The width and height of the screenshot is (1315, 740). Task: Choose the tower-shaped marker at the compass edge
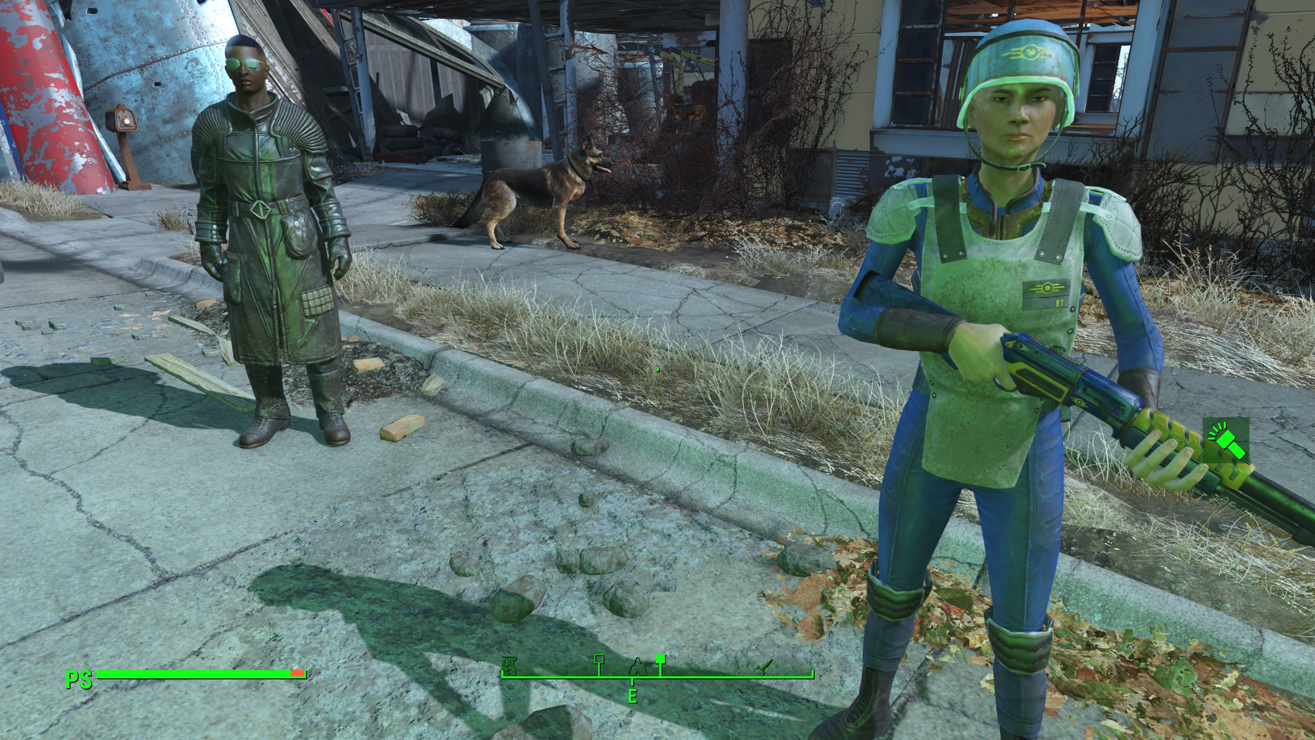coord(509,666)
